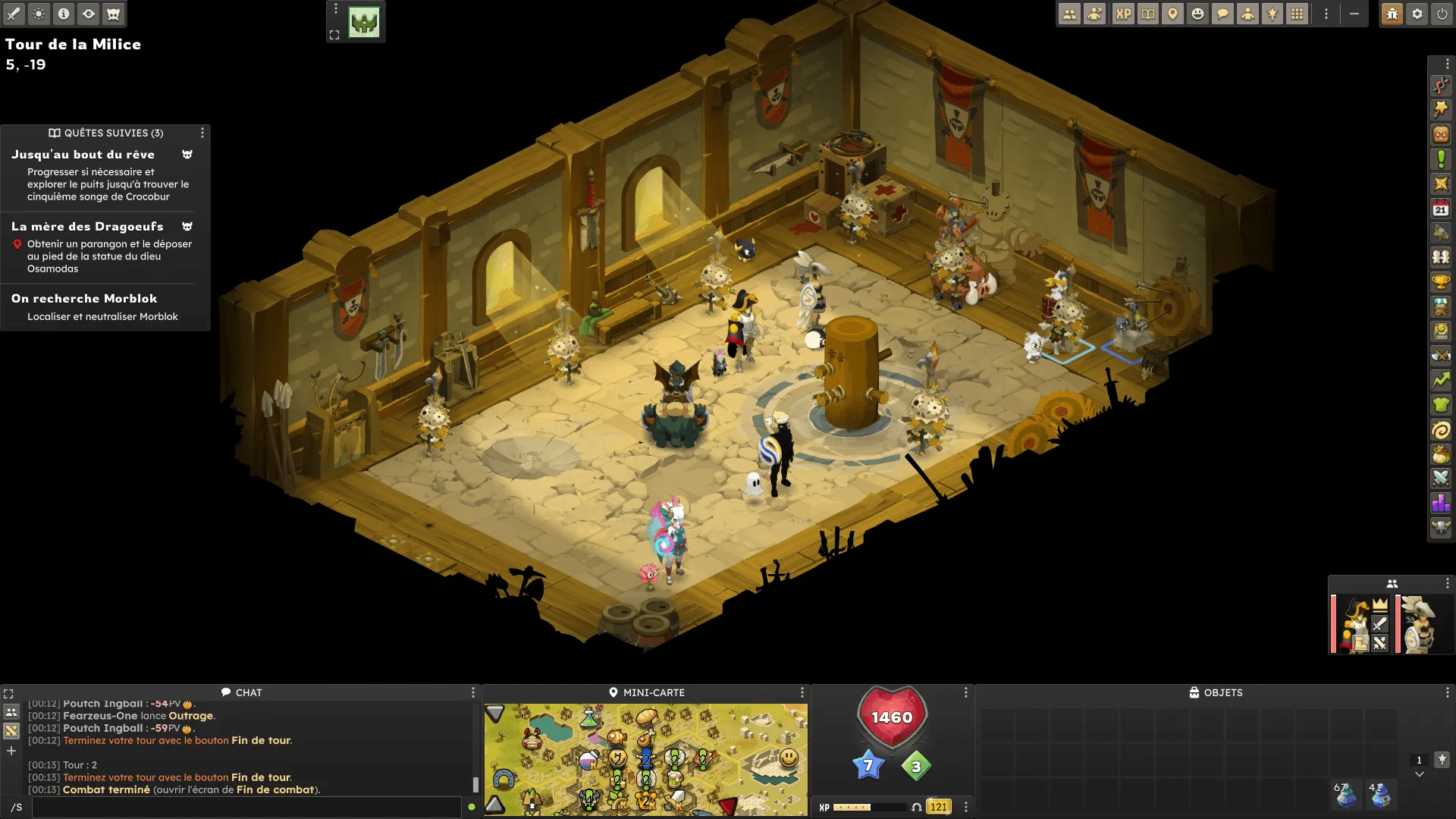Click the chat text input field

pos(246,807)
